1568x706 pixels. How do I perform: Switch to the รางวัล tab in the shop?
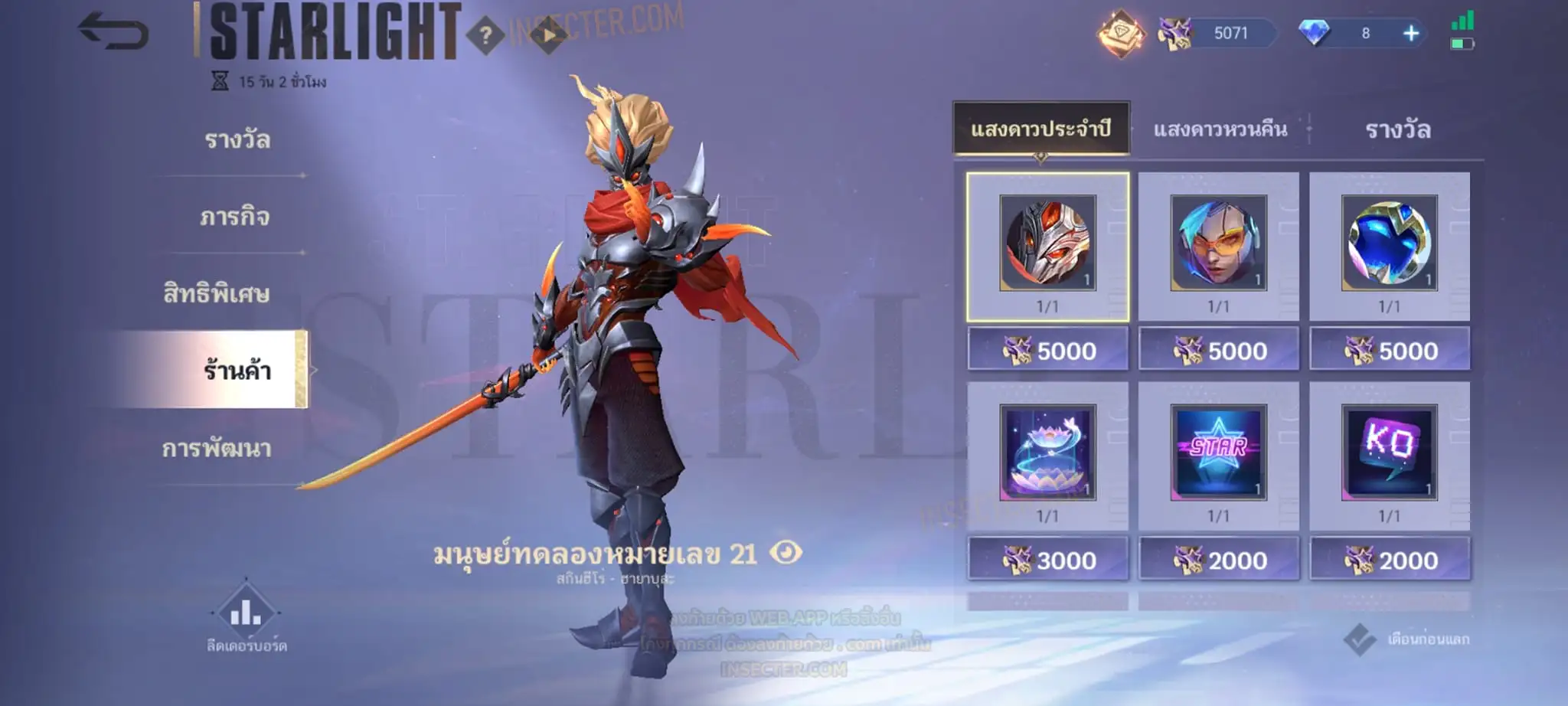click(1398, 129)
